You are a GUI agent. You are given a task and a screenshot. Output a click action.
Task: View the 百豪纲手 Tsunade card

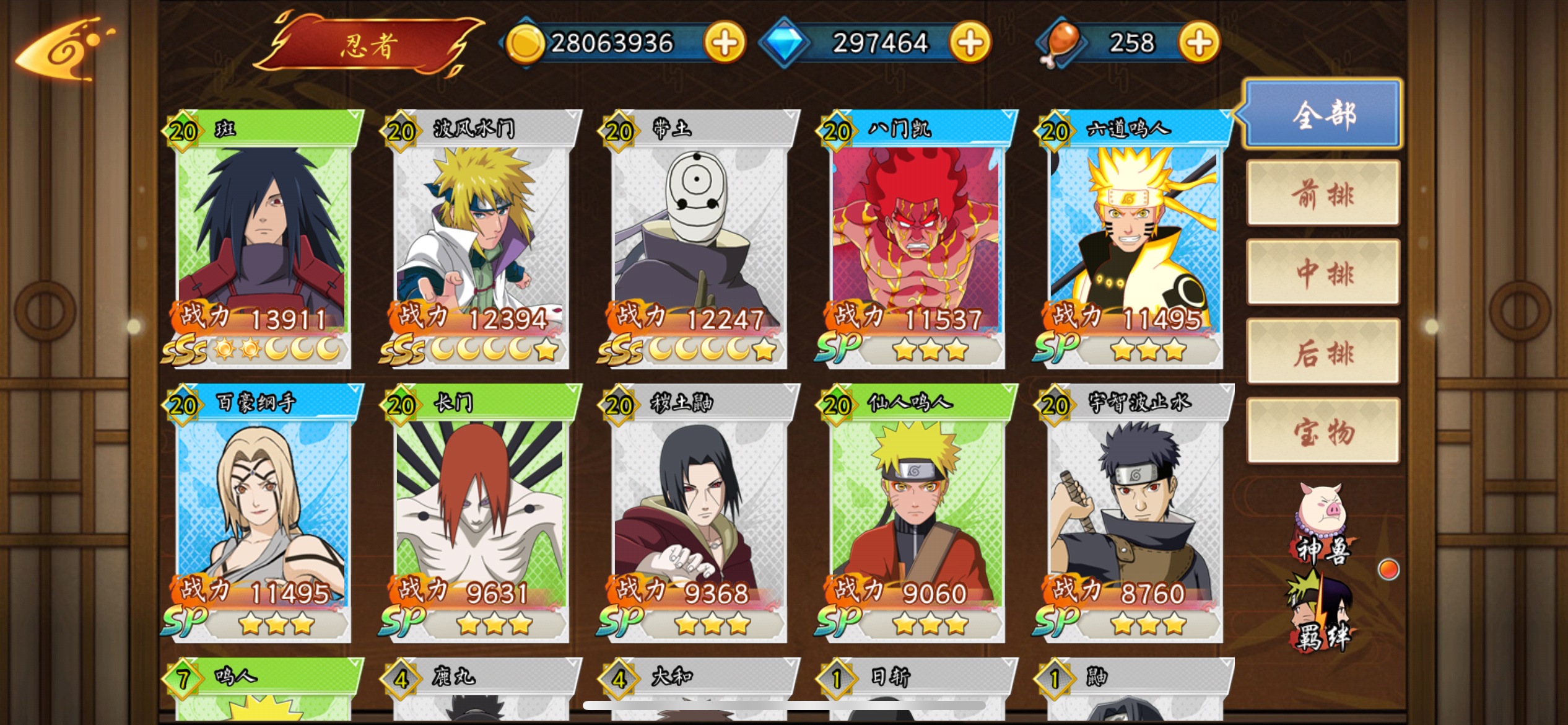tap(263, 513)
